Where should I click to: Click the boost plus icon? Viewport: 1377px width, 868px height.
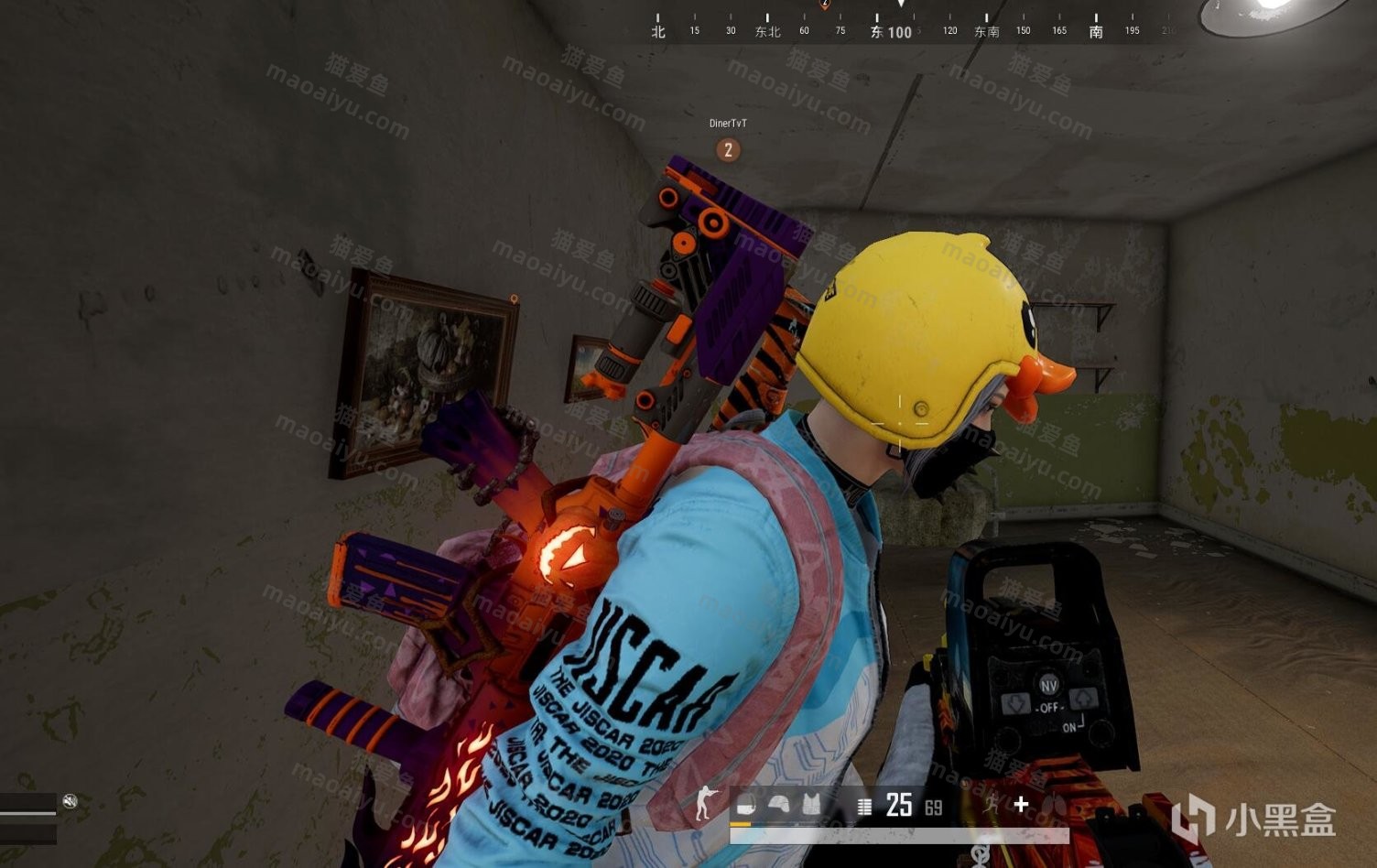tap(1023, 804)
